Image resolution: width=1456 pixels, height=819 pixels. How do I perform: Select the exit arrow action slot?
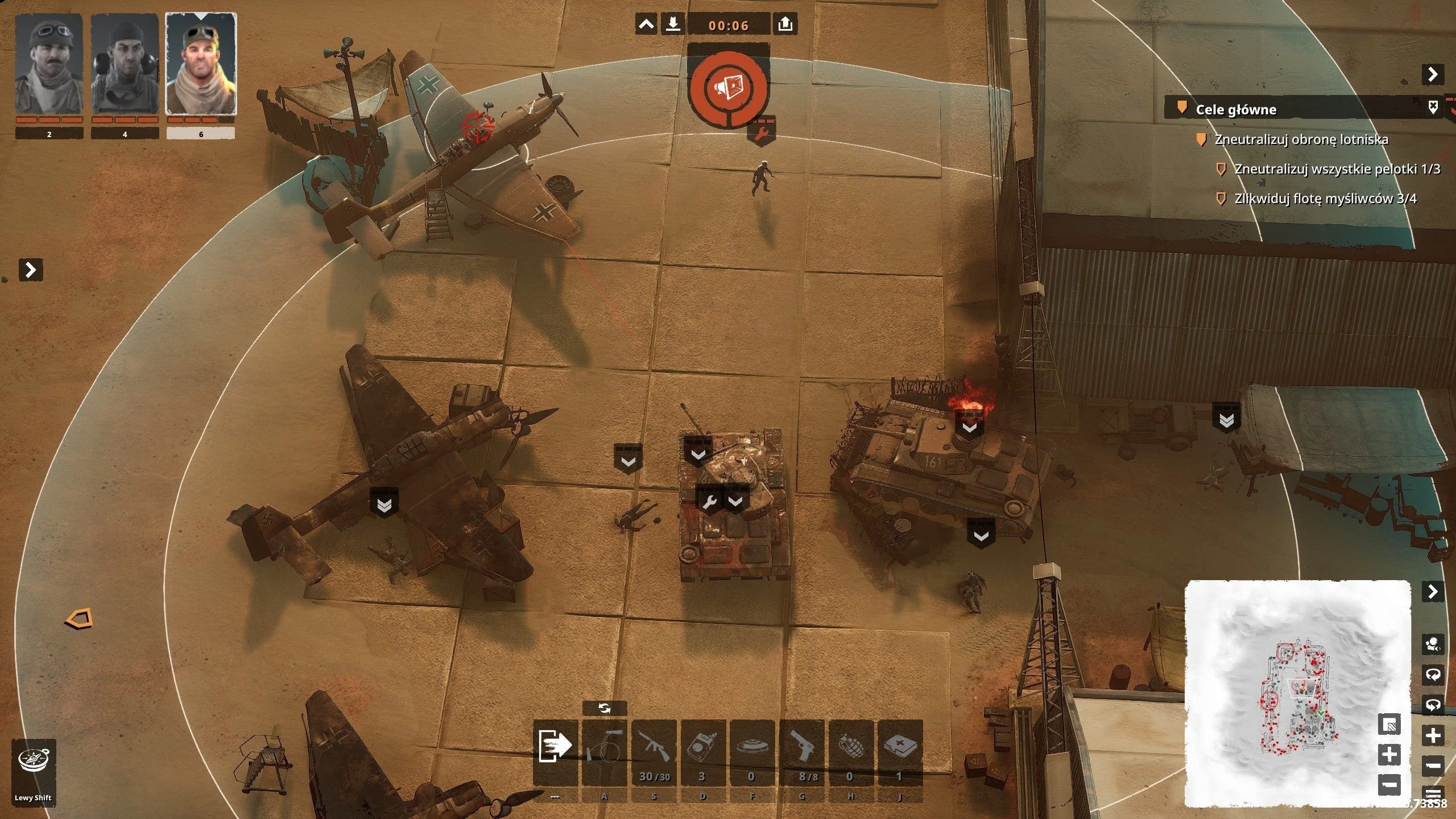(x=555, y=746)
